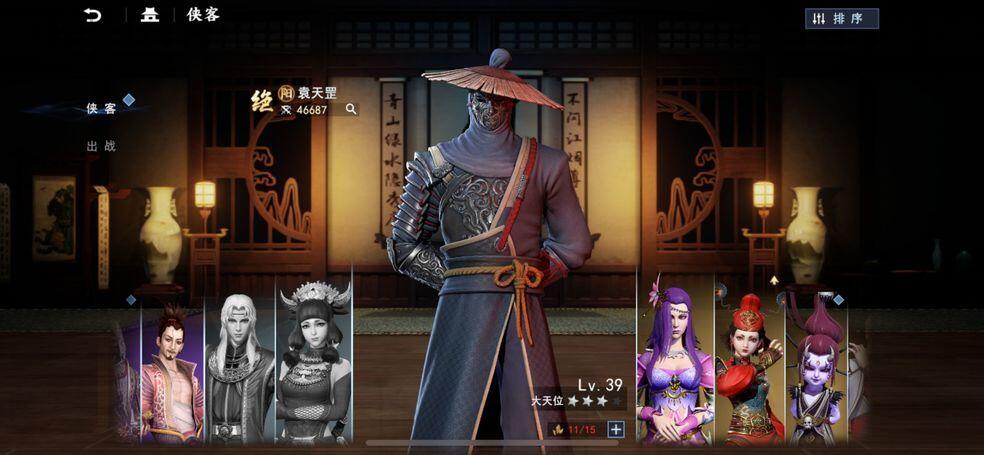Tap the plus button beside 11/15
984x455 pixels.
[x=616, y=430]
